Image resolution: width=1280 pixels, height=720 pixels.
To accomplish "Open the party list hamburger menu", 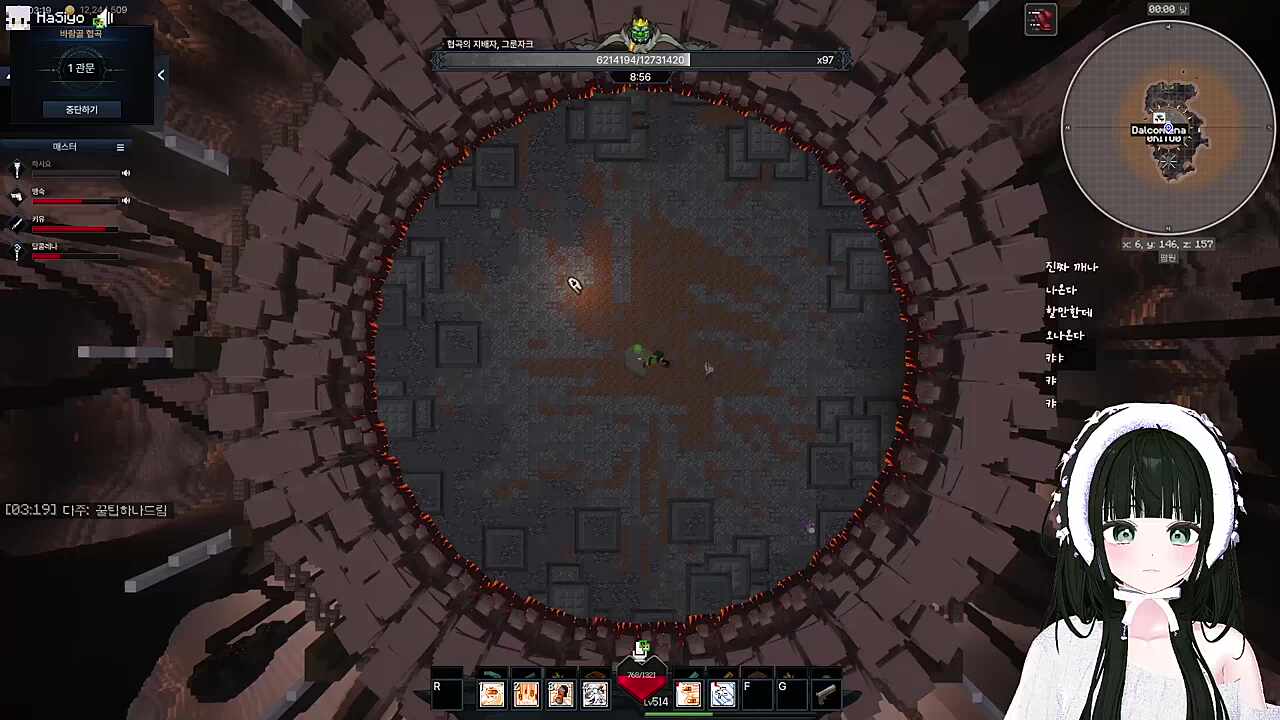I will point(120,147).
